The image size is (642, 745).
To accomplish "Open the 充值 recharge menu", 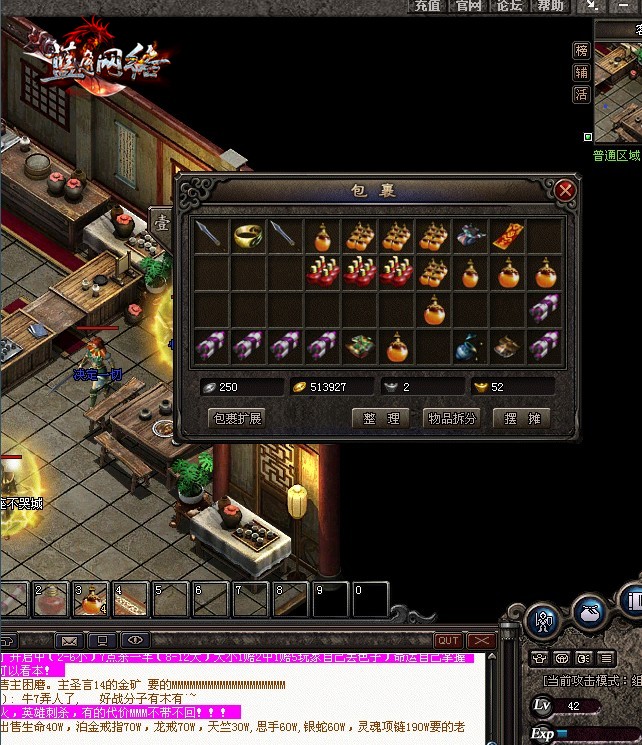I will [x=427, y=6].
